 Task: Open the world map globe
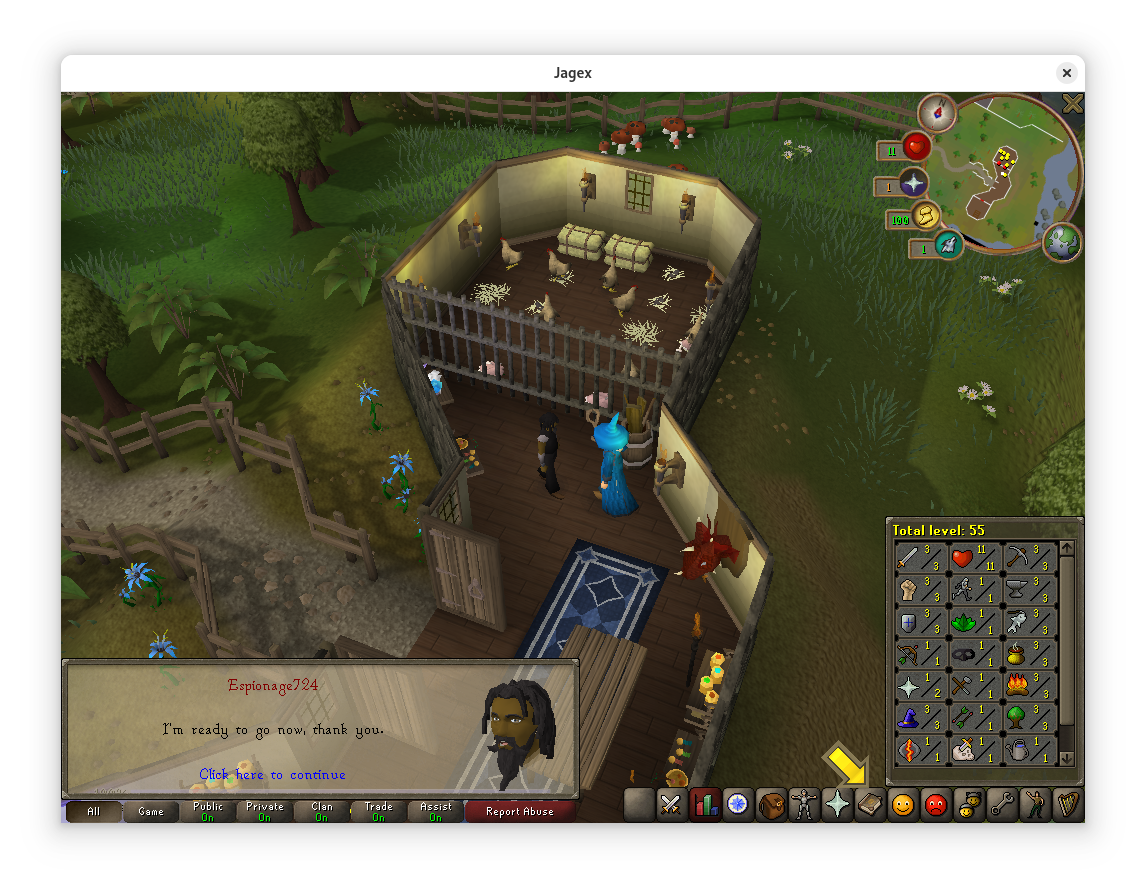[x=1061, y=242]
